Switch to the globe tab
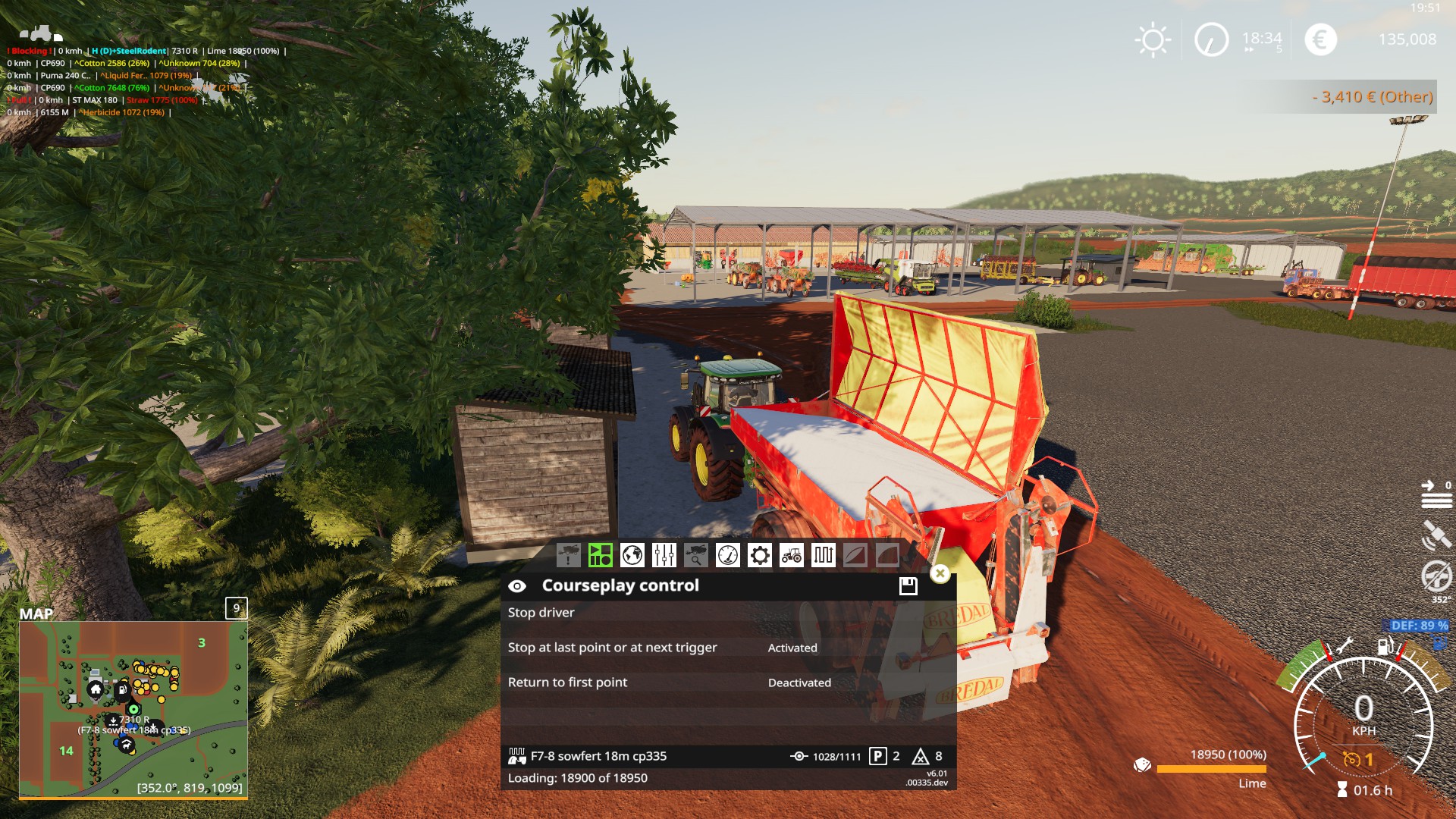 pyautogui.click(x=632, y=555)
